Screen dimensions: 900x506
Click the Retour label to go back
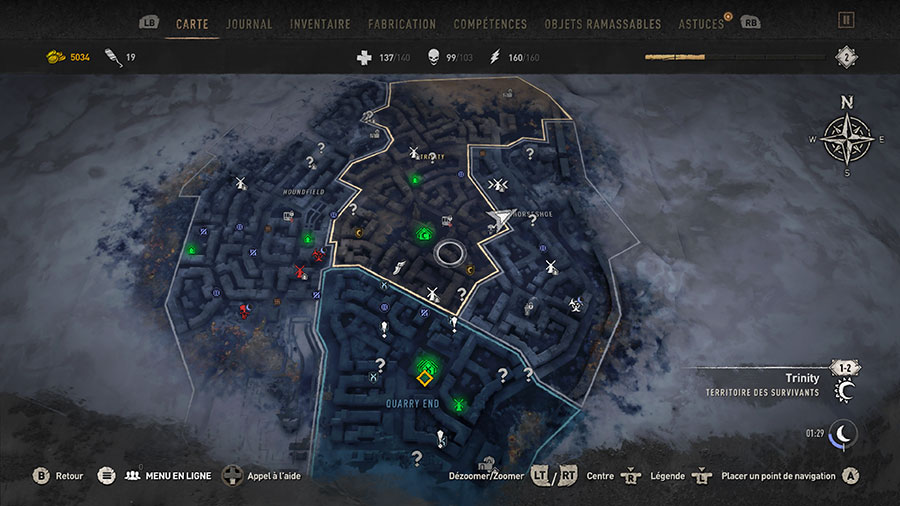click(69, 476)
